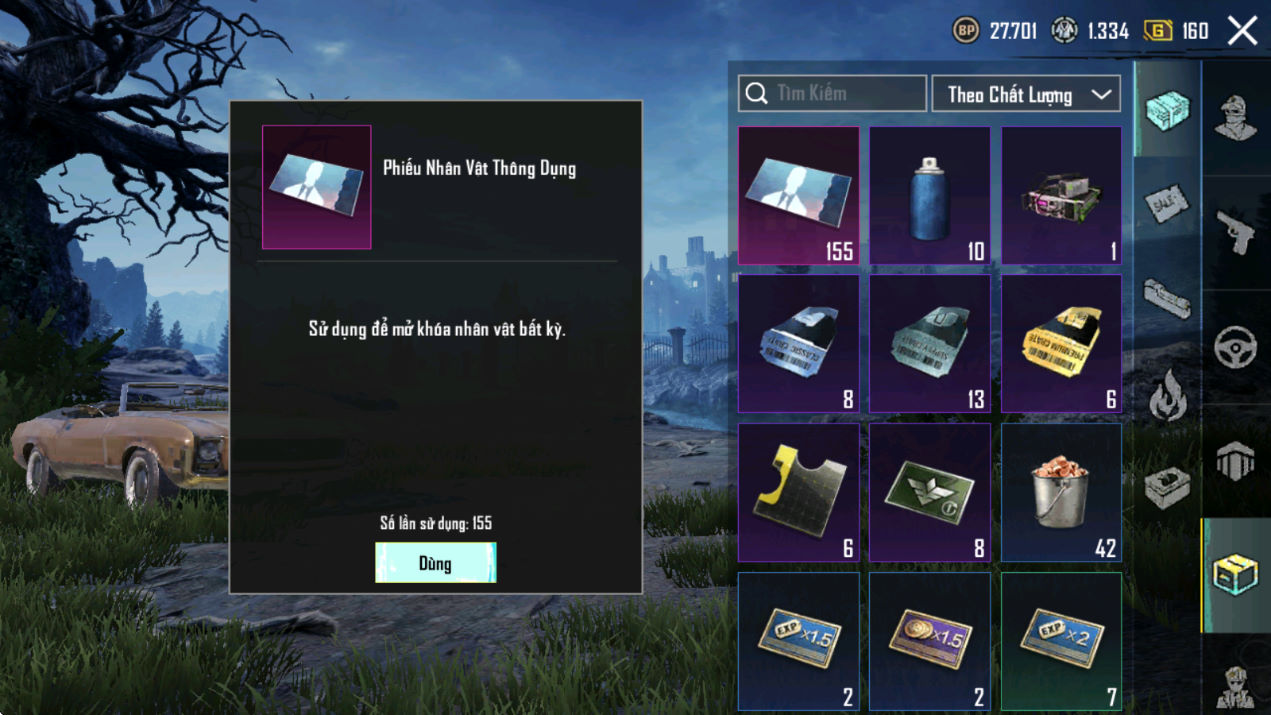Close the inventory screen
The height and width of the screenshot is (715, 1271).
tap(1242, 31)
